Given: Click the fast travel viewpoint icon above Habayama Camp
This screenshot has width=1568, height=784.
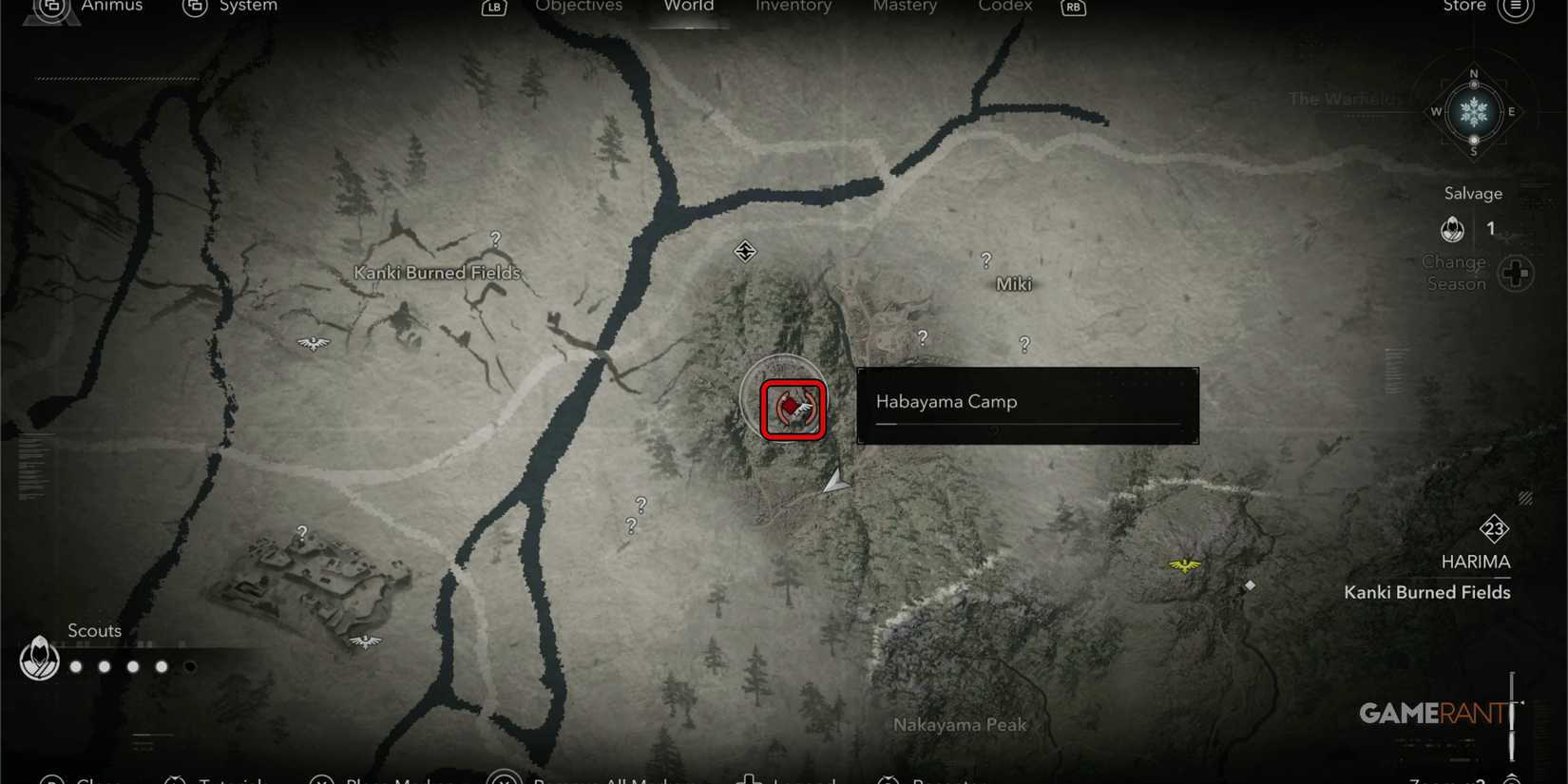Looking at the screenshot, I should (x=745, y=252).
